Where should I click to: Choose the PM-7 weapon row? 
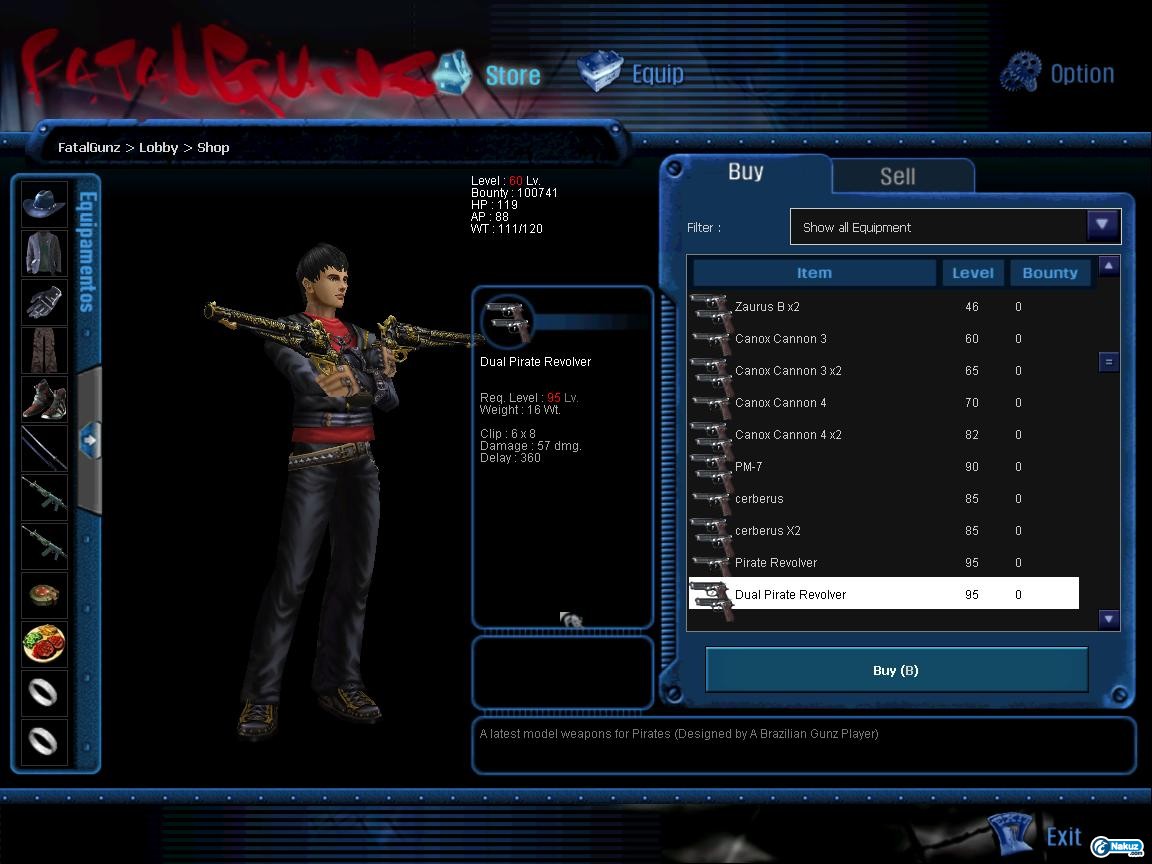[x=749, y=467]
